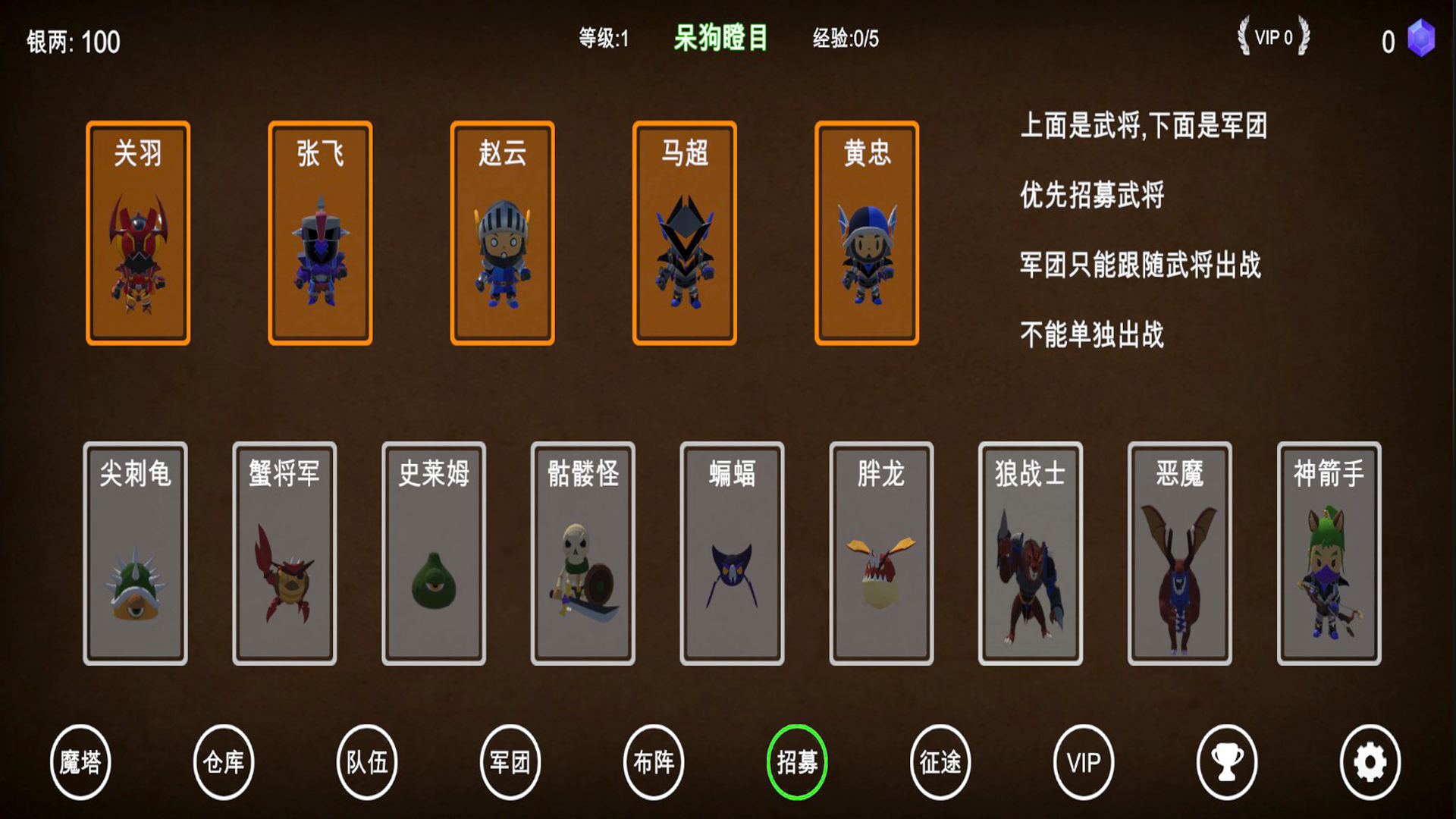Select the 神箭手 archer unit card
The image size is (1456, 819).
coord(1327,551)
